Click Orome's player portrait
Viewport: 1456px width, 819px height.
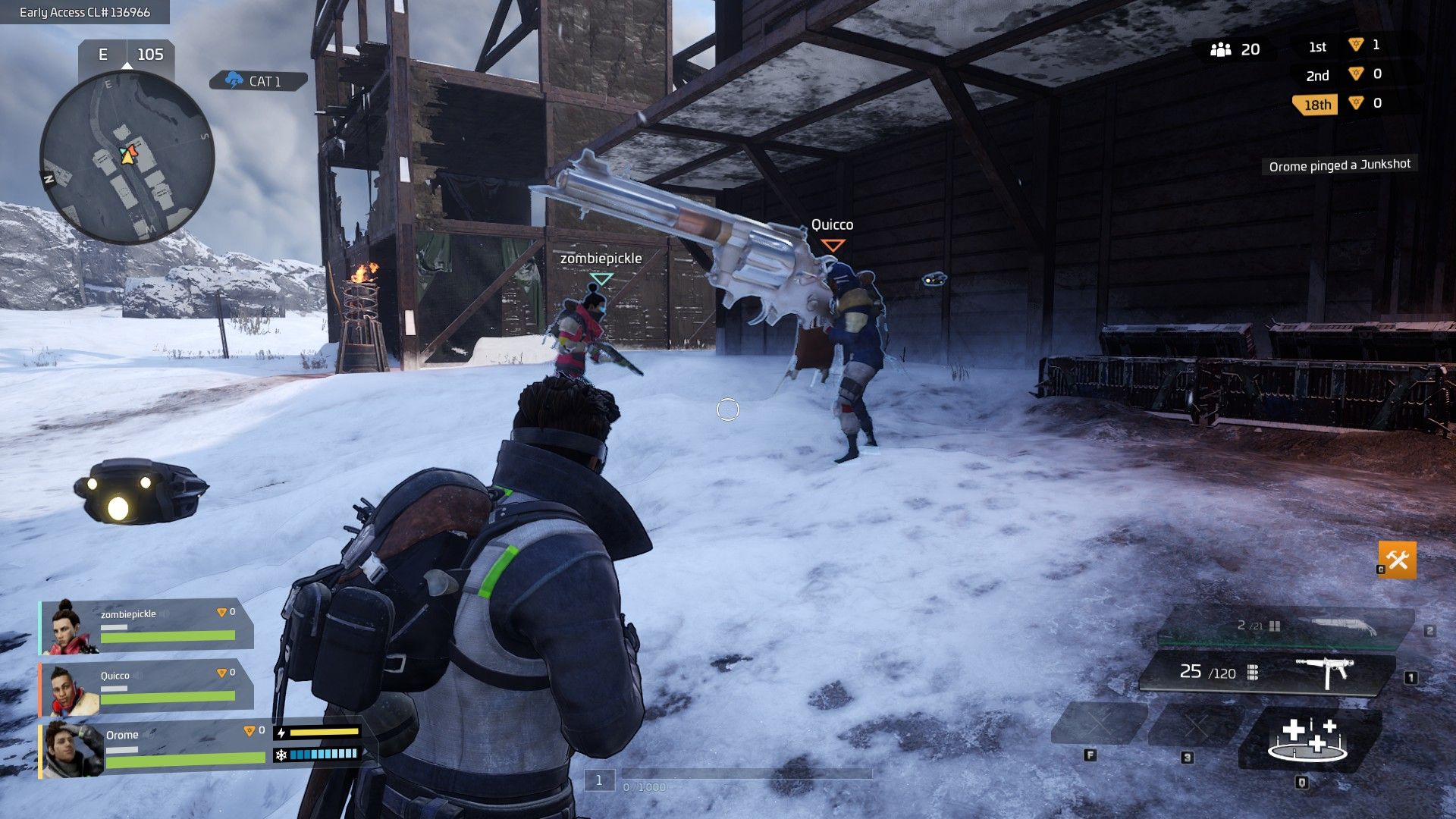click(73, 749)
